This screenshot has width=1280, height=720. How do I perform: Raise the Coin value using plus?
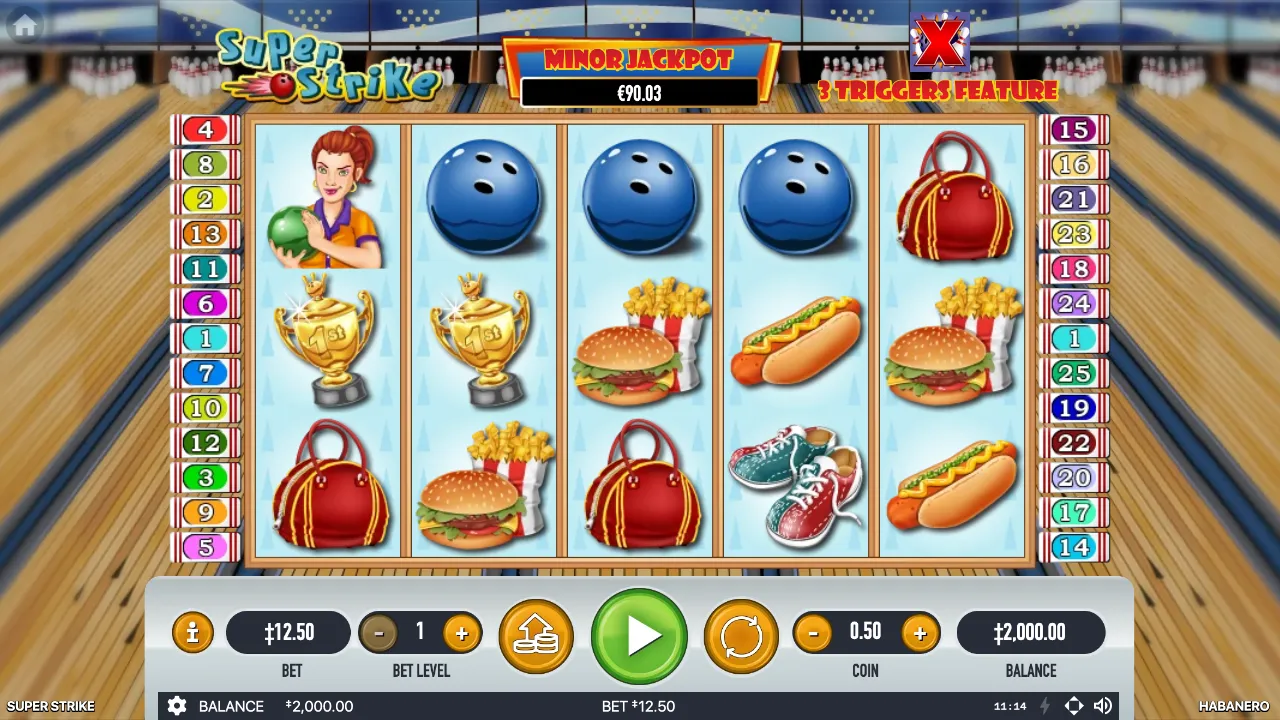tap(920, 632)
